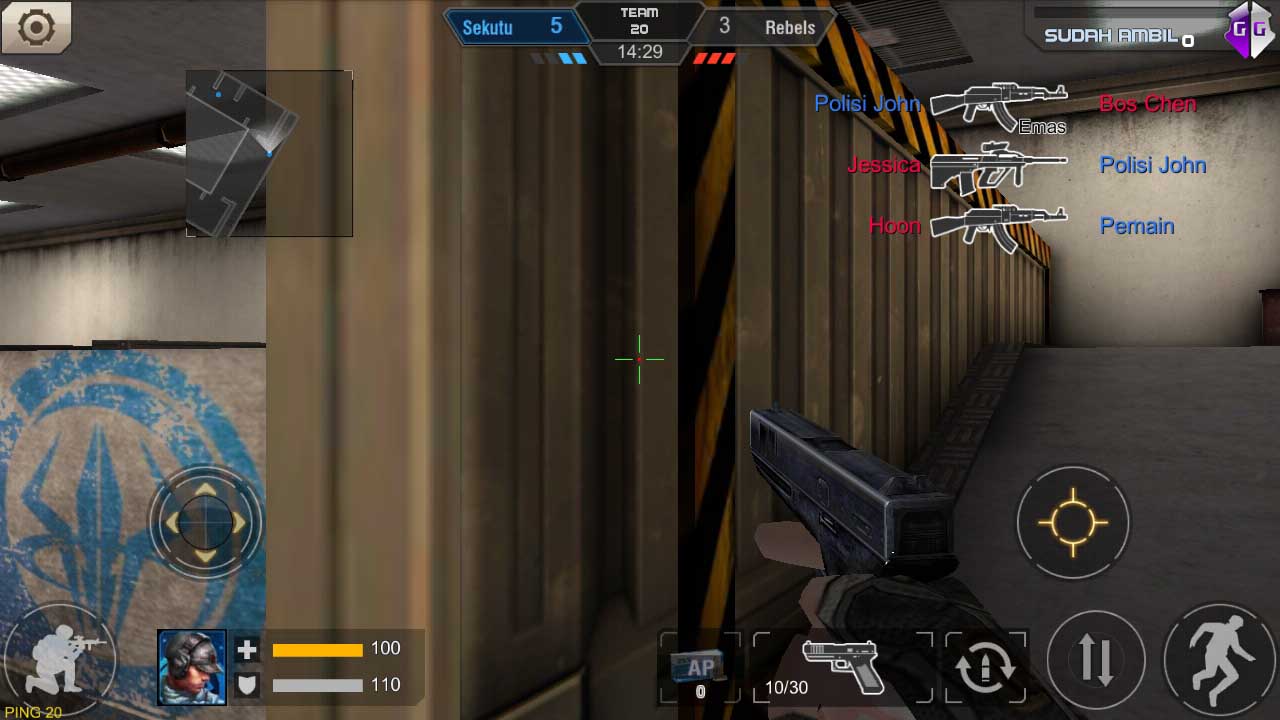Tap the match timer showing 14:29
1280x720 pixels.
pyautogui.click(x=639, y=51)
